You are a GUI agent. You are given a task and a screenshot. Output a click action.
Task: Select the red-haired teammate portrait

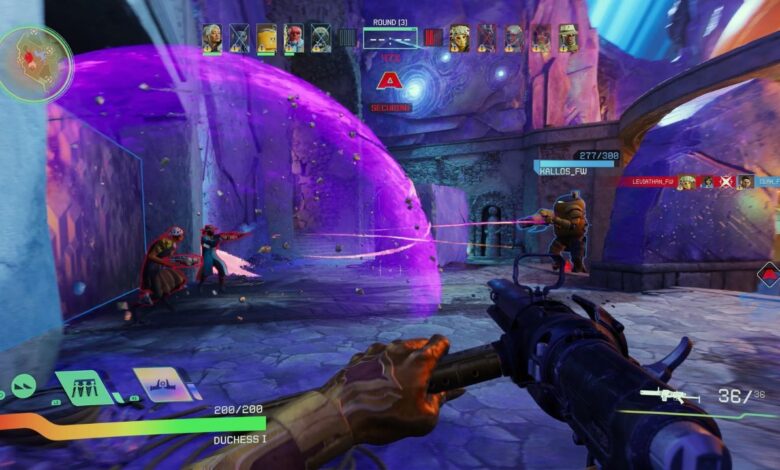tap(293, 38)
